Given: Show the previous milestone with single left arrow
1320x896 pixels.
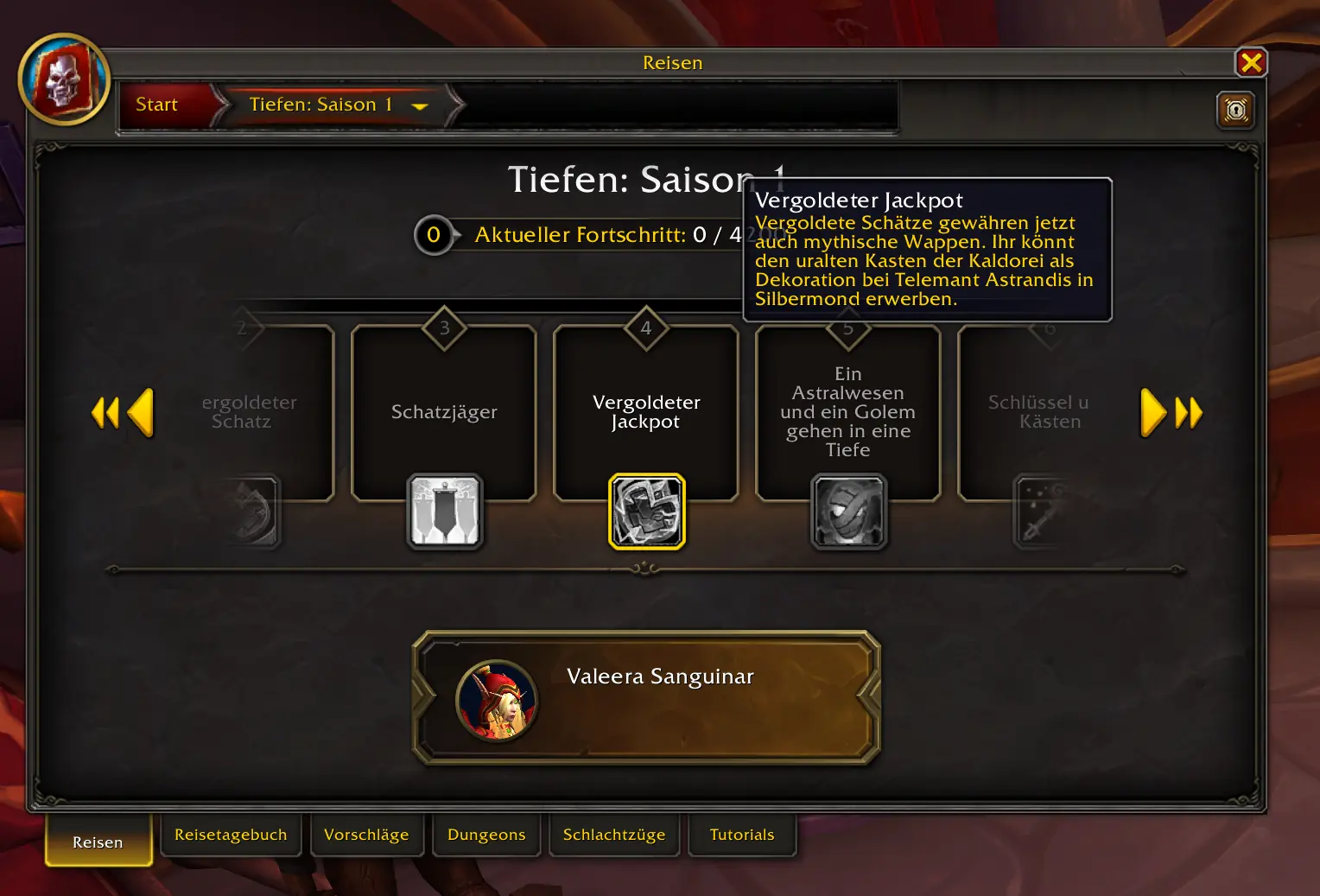Looking at the screenshot, I should (140, 413).
